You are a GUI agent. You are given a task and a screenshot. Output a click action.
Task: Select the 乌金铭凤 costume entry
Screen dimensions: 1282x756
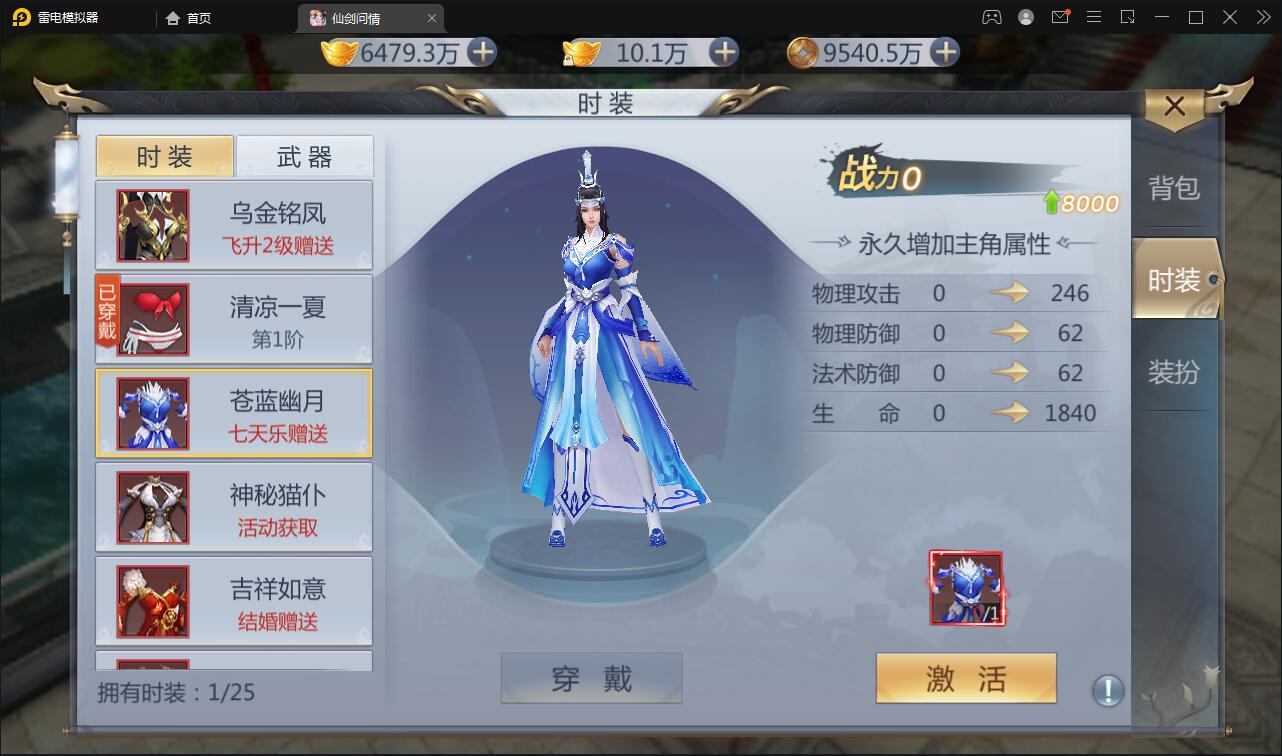pos(233,225)
